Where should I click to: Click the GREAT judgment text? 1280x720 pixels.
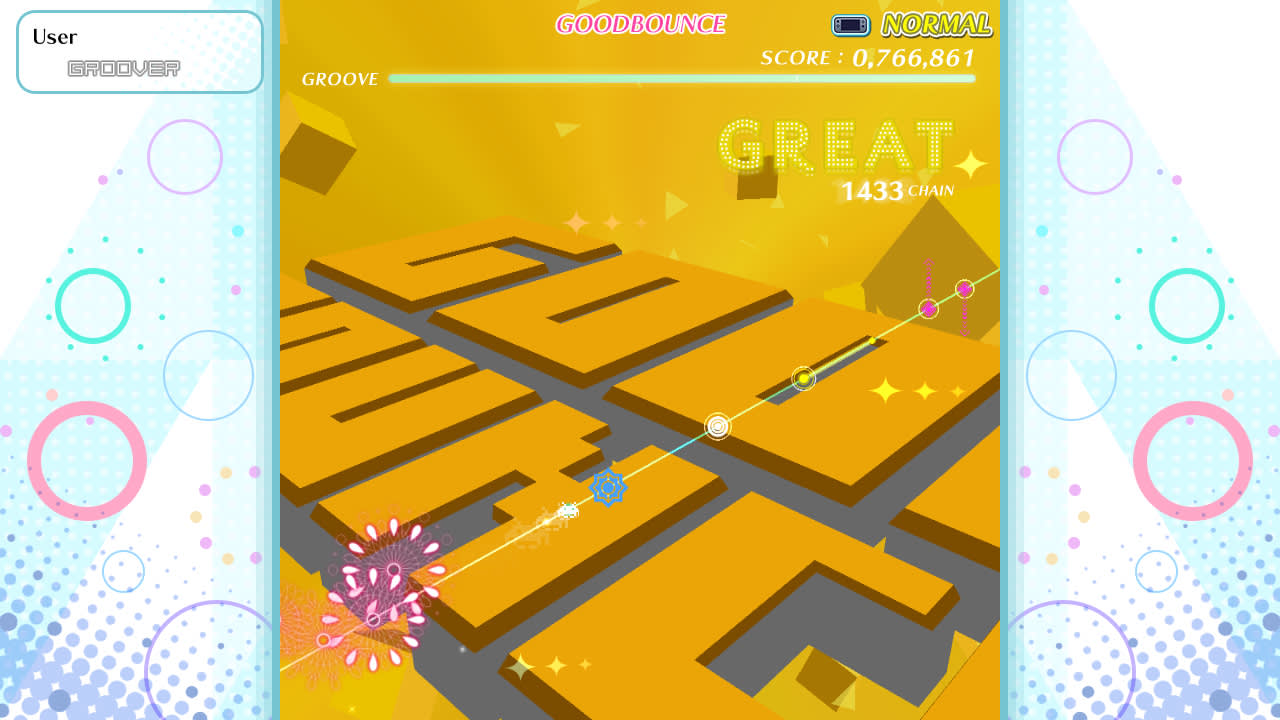click(x=836, y=146)
